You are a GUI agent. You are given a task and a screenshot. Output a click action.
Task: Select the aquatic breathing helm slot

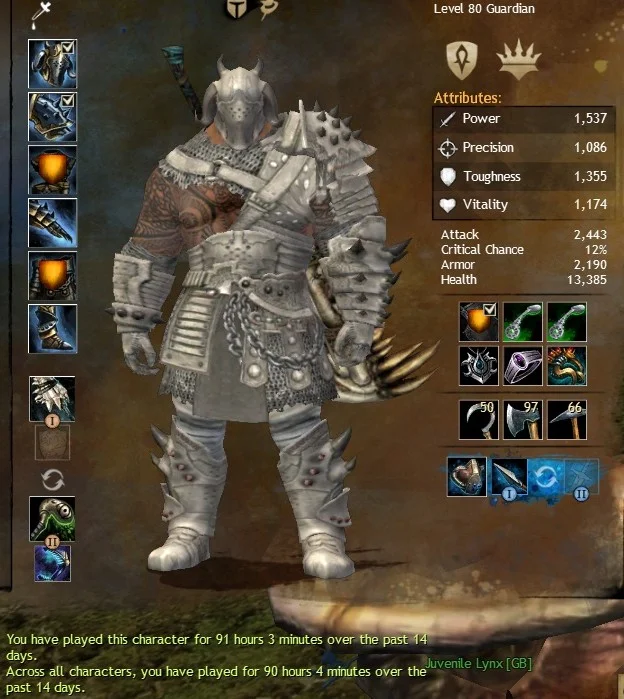point(467,477)
